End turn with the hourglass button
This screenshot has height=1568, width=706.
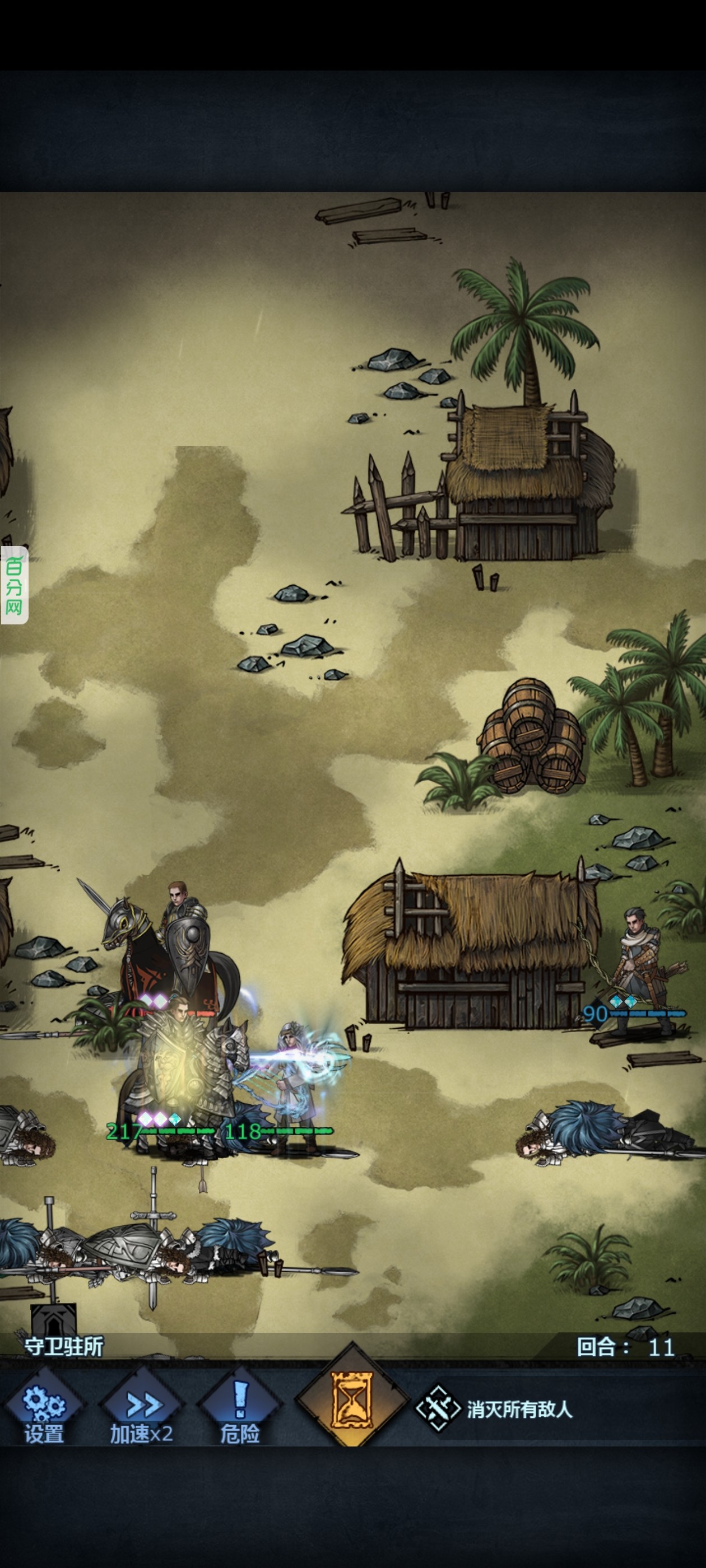click(351, 1399)
